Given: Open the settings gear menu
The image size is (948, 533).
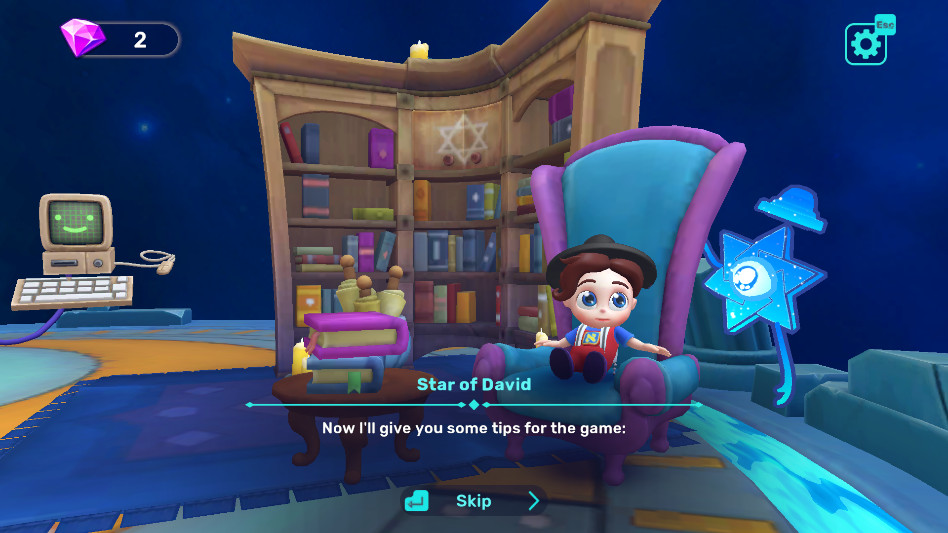Looking at the screenshot, I should pos(865,44).
